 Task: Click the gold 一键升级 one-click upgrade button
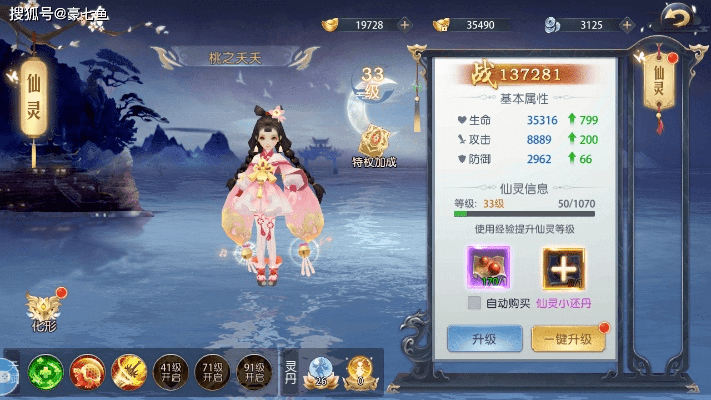568,339
